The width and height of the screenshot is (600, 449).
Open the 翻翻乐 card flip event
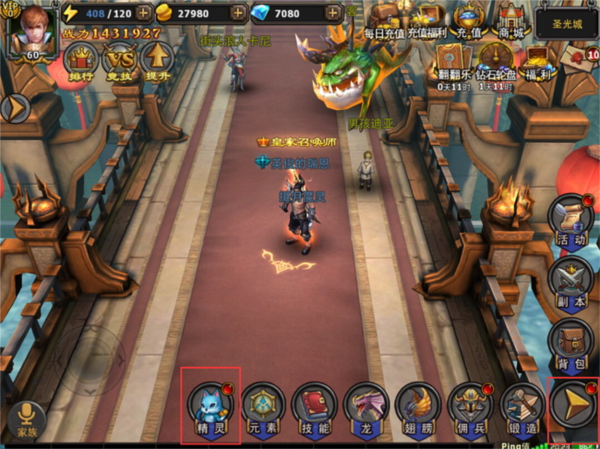coord(447,58)
